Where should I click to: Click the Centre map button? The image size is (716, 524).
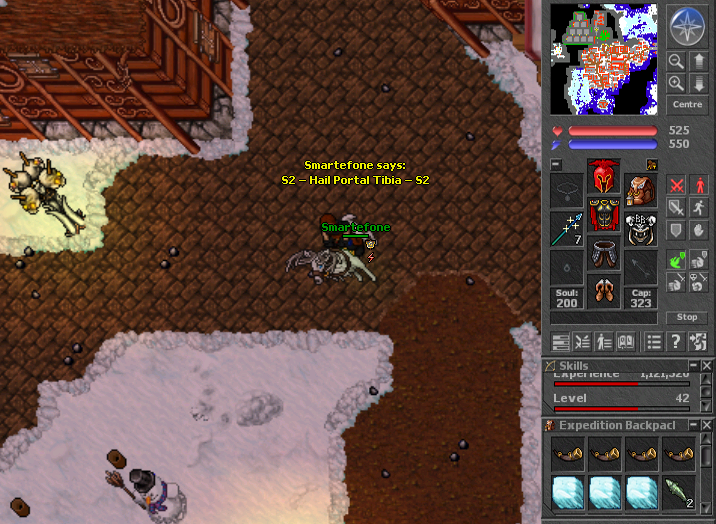point(687,105)
